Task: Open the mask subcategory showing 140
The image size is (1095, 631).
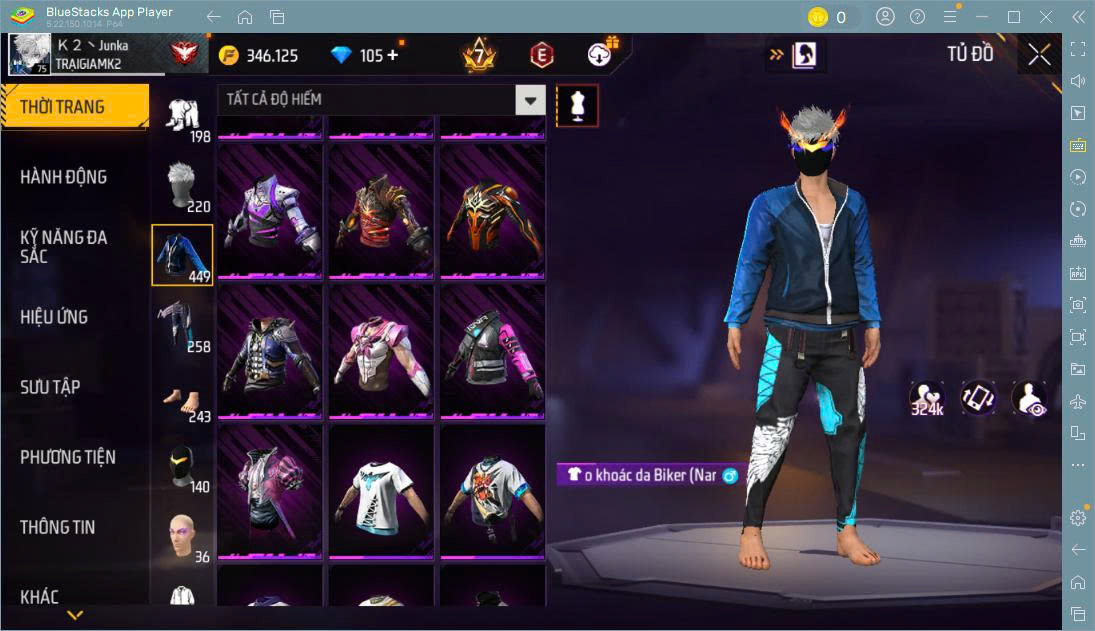Action: (182, 465)
